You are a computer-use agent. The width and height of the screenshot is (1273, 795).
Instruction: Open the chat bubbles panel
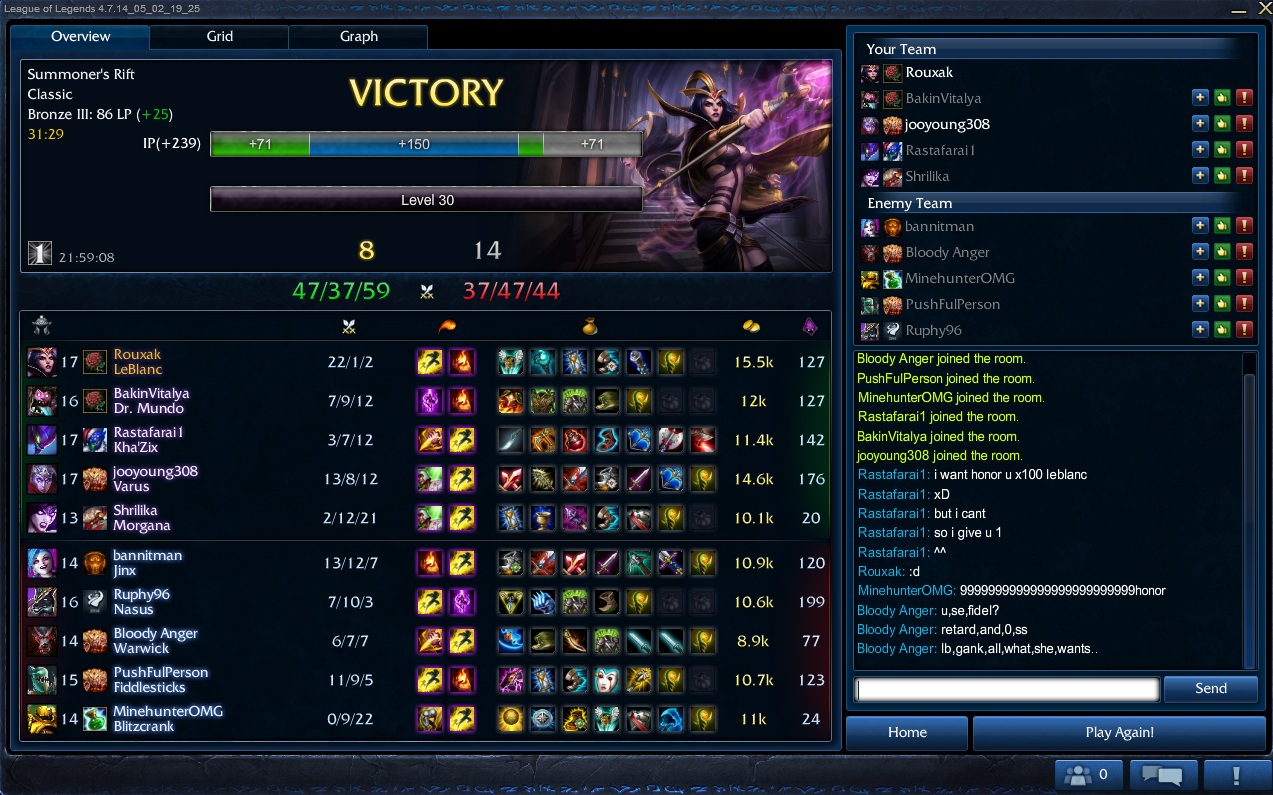1162,774
